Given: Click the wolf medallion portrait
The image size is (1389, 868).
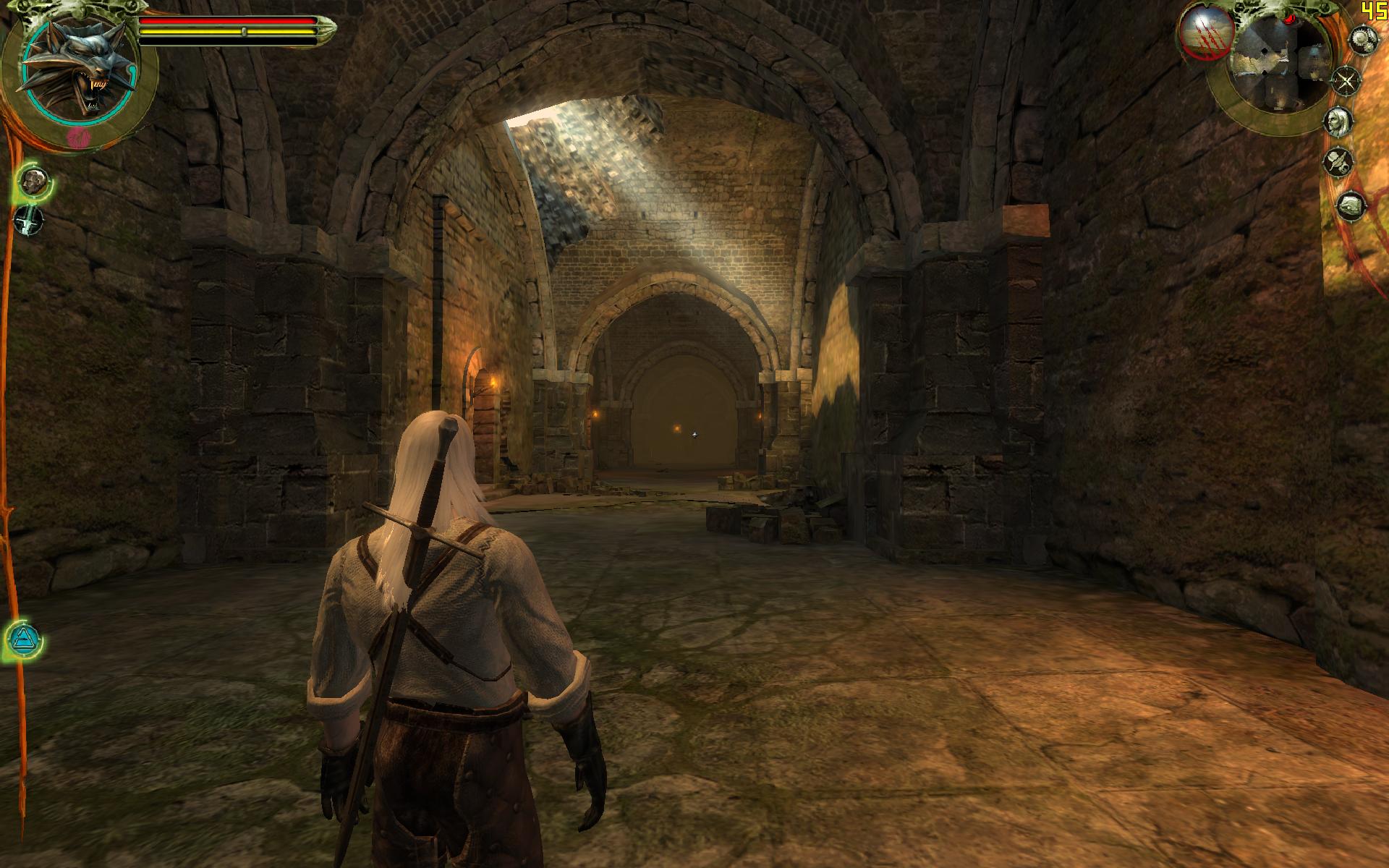Looking at the screenshot, I should (x=77, y=70).
